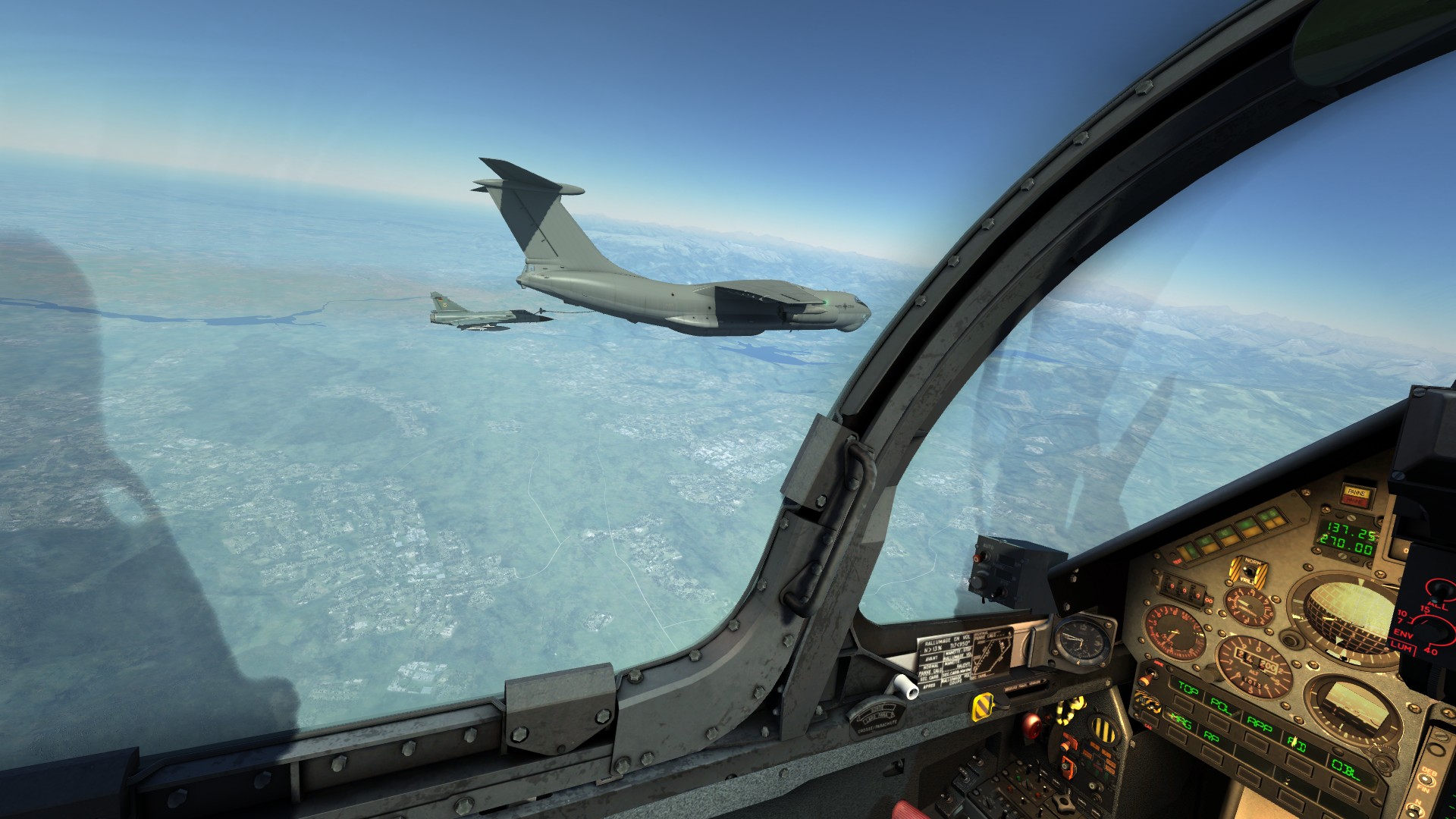Select the MAG weapon button

(1179, 721)
